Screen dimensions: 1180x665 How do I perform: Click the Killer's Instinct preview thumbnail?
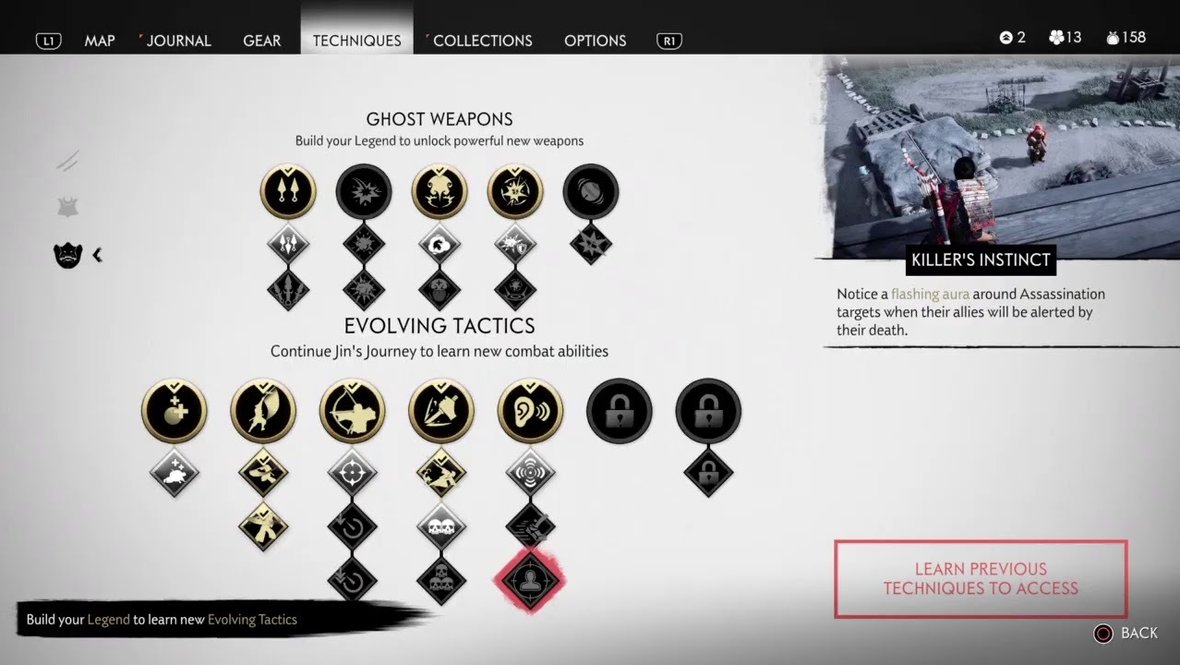point(1000,155)
